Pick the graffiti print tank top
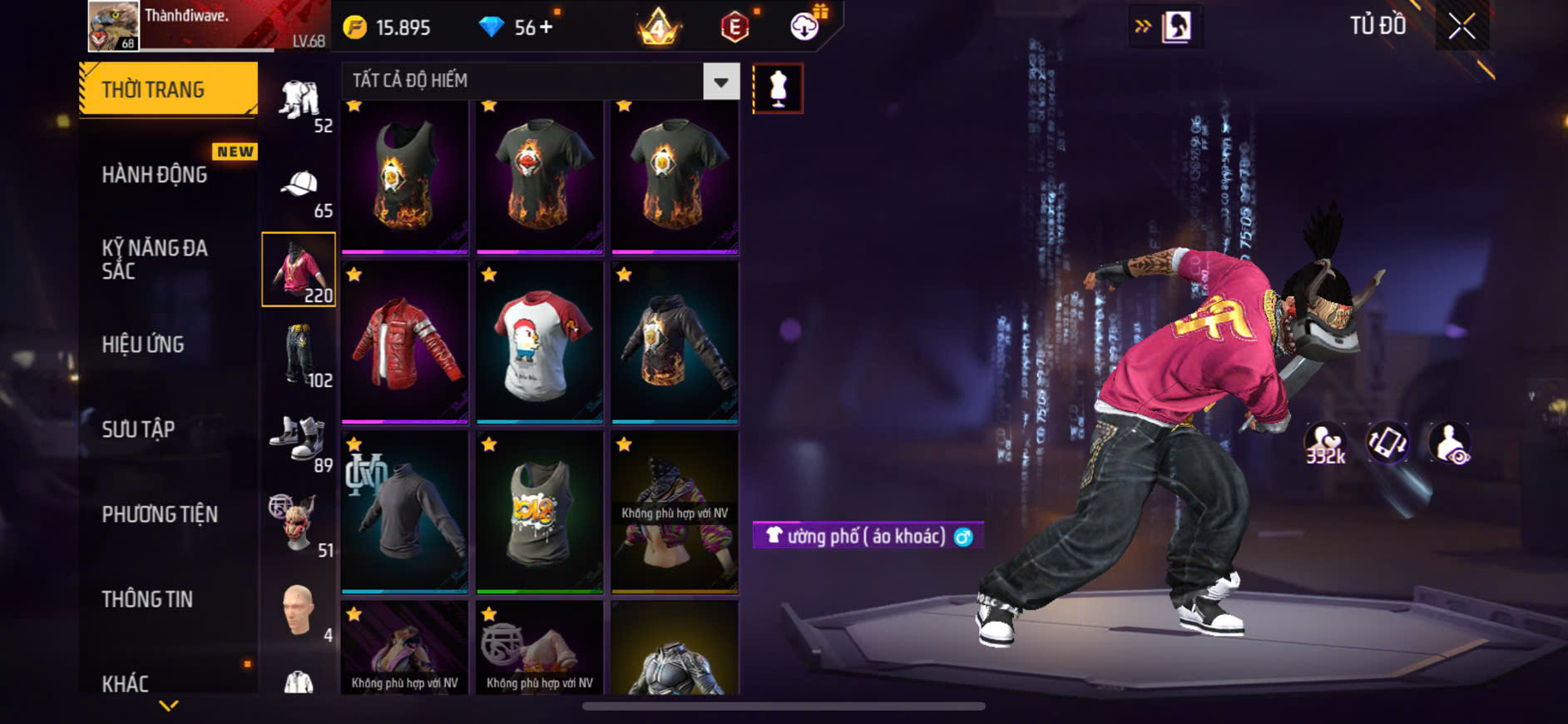The image size is (1568, 724). coord(540,513)
